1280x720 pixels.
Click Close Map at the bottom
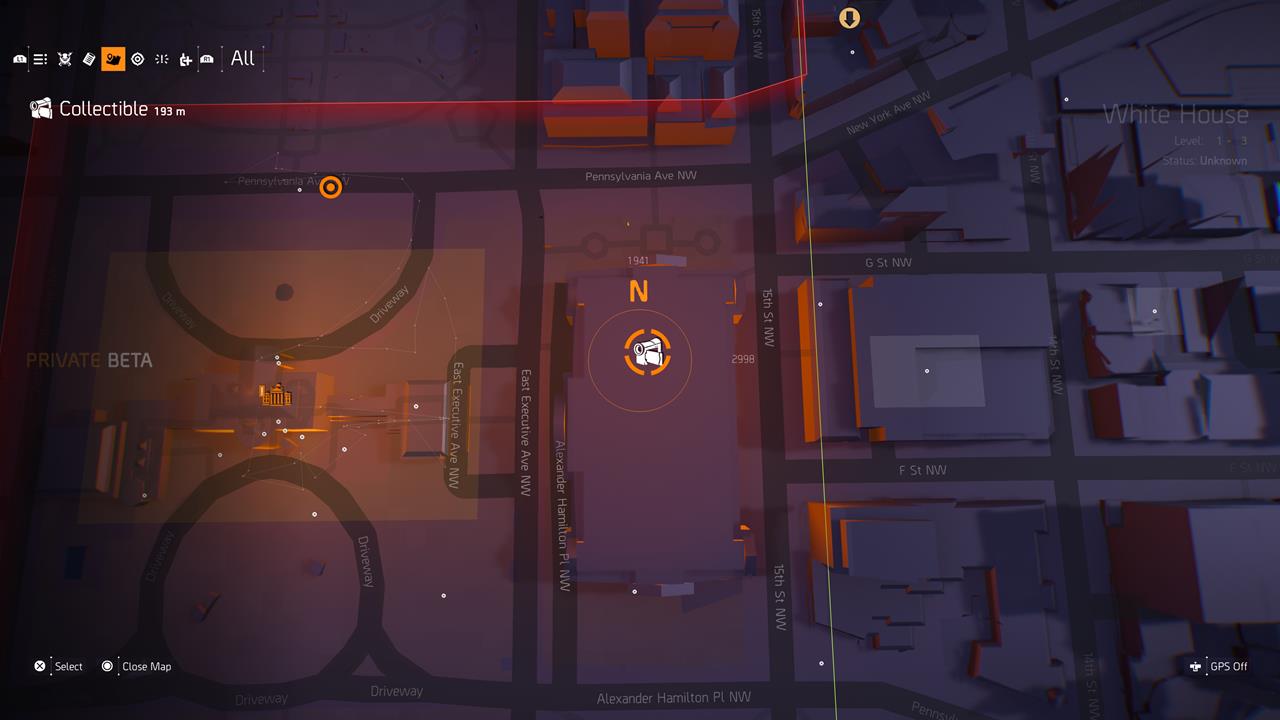coord(147,666)
